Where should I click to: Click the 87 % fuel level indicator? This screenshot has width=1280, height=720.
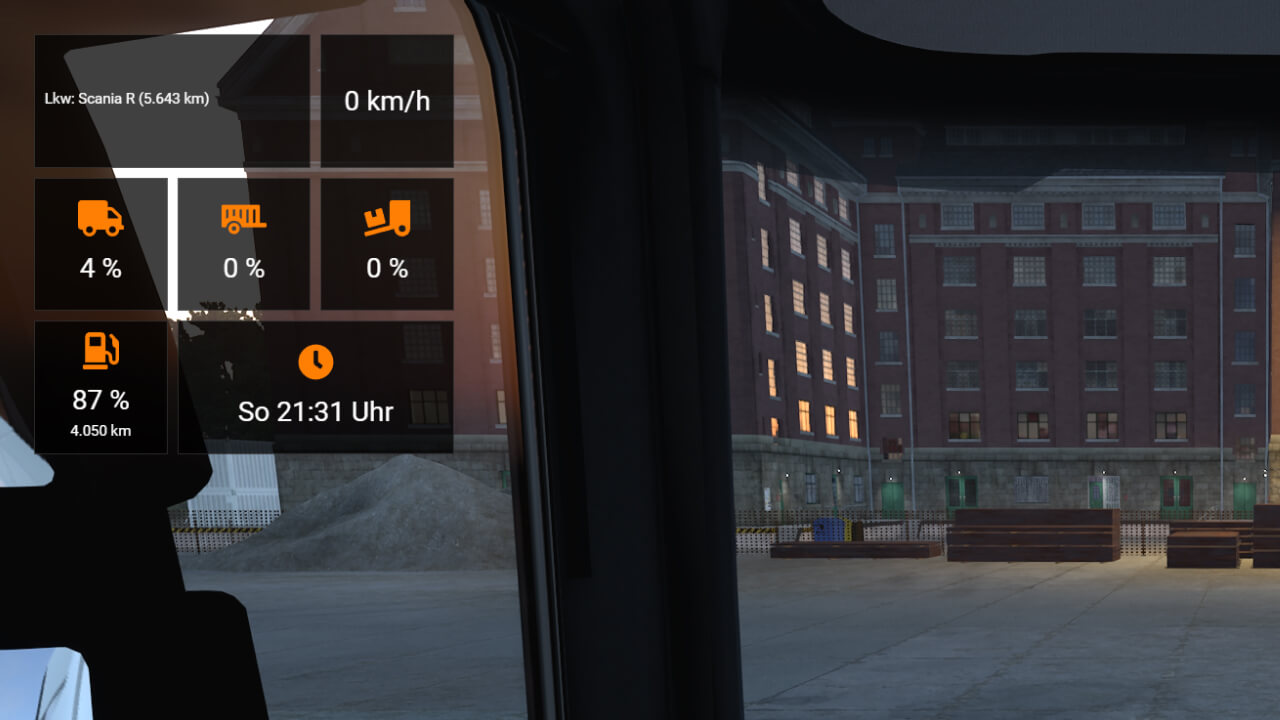click(x=100, y=400)
